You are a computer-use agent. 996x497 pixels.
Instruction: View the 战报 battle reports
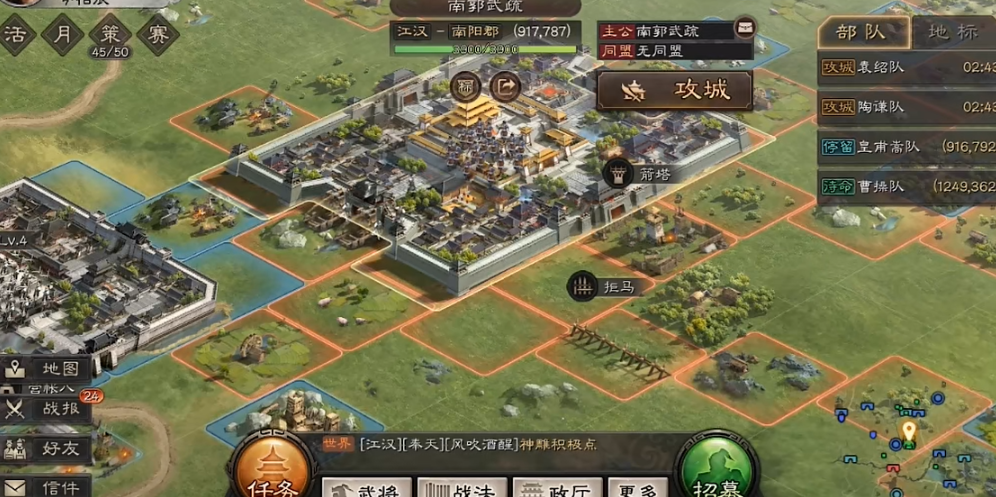click(x=45, y=408)
